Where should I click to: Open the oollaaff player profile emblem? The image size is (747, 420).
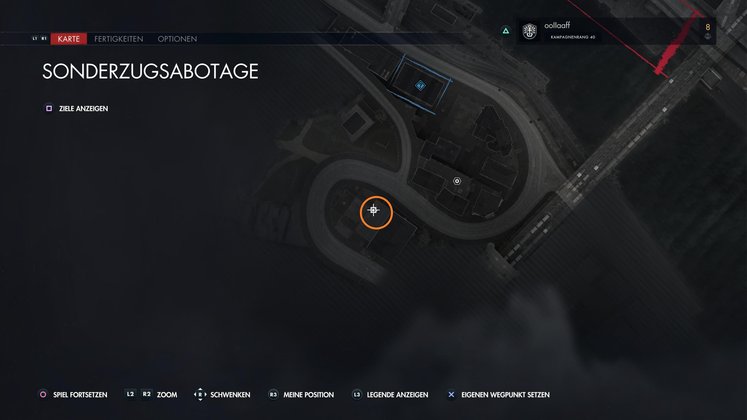[526, 31]
